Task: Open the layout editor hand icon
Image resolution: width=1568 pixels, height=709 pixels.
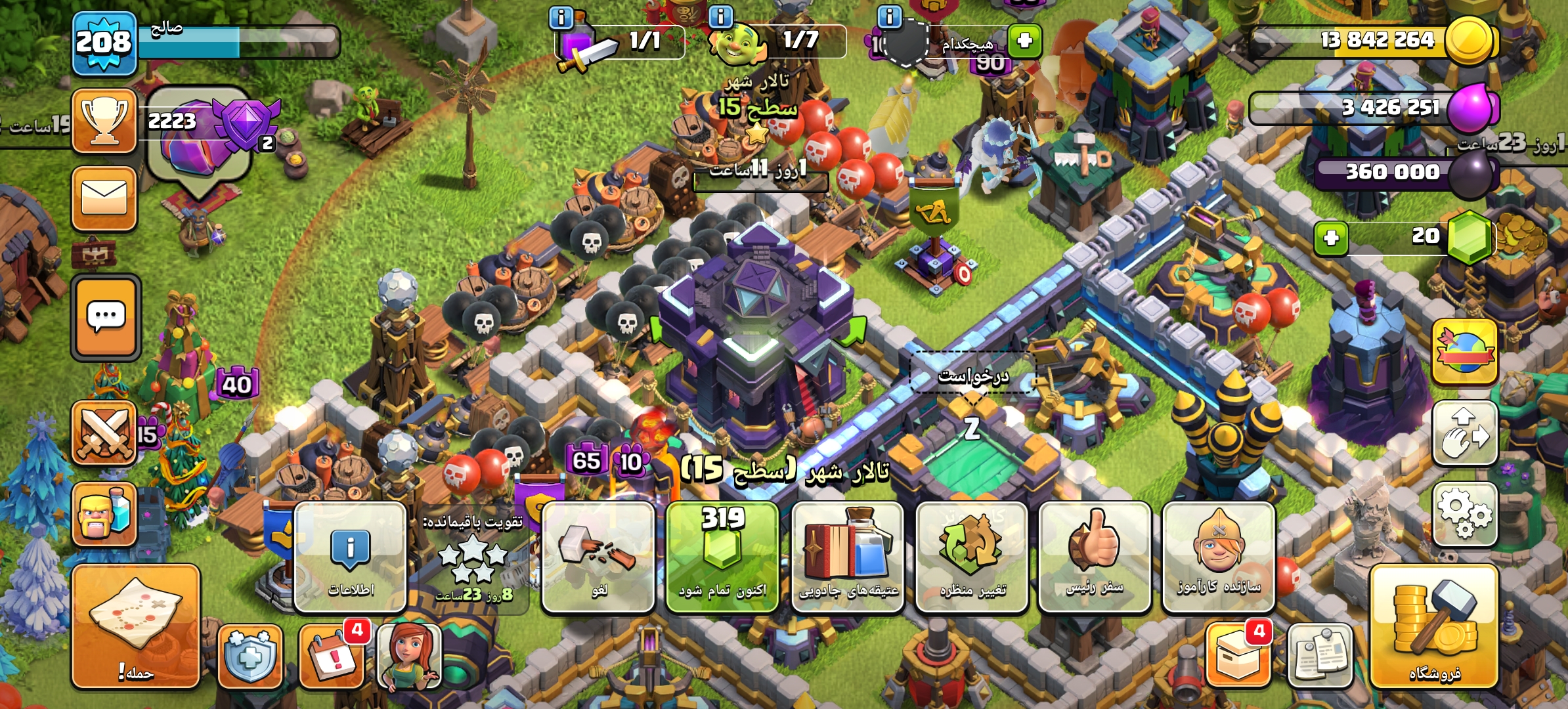Action: point(1464,433)
